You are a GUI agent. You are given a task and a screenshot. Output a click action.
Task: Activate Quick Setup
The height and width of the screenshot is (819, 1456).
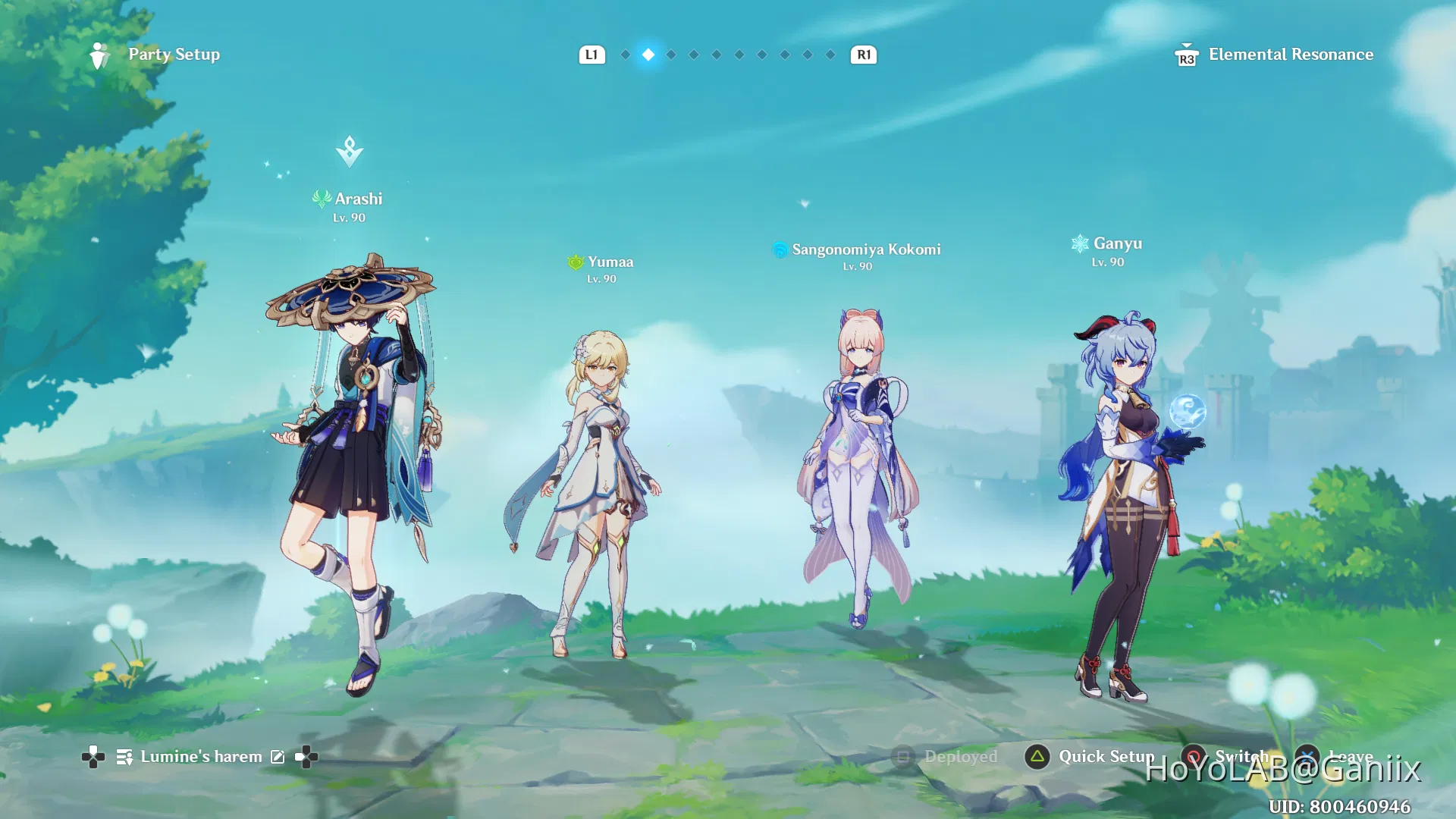[1036, 756]
